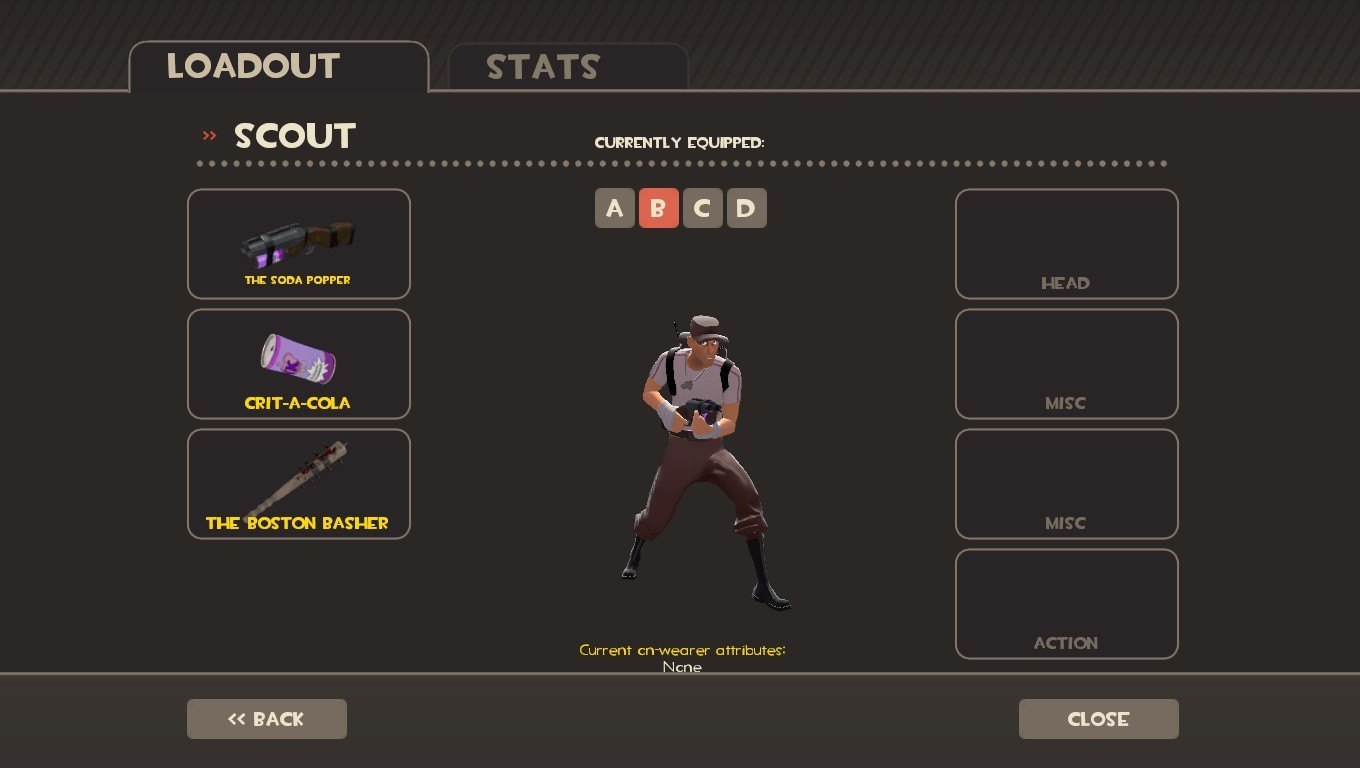Select The Soda Popper weapon slot
The image size is (1360, 768).
point(299,244)
